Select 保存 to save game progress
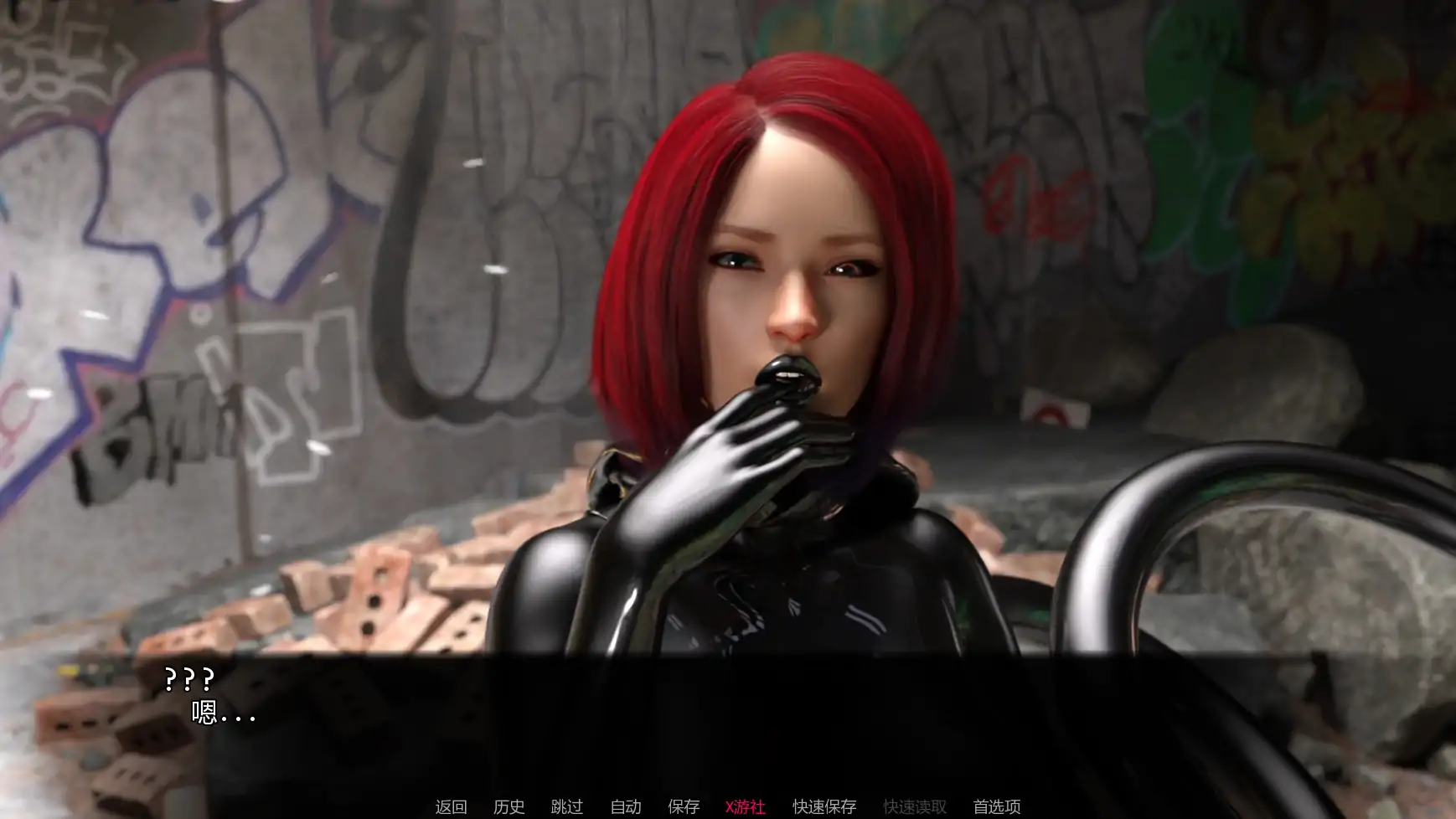Viewport: 1456px width, 819px height. pos(684,806)
